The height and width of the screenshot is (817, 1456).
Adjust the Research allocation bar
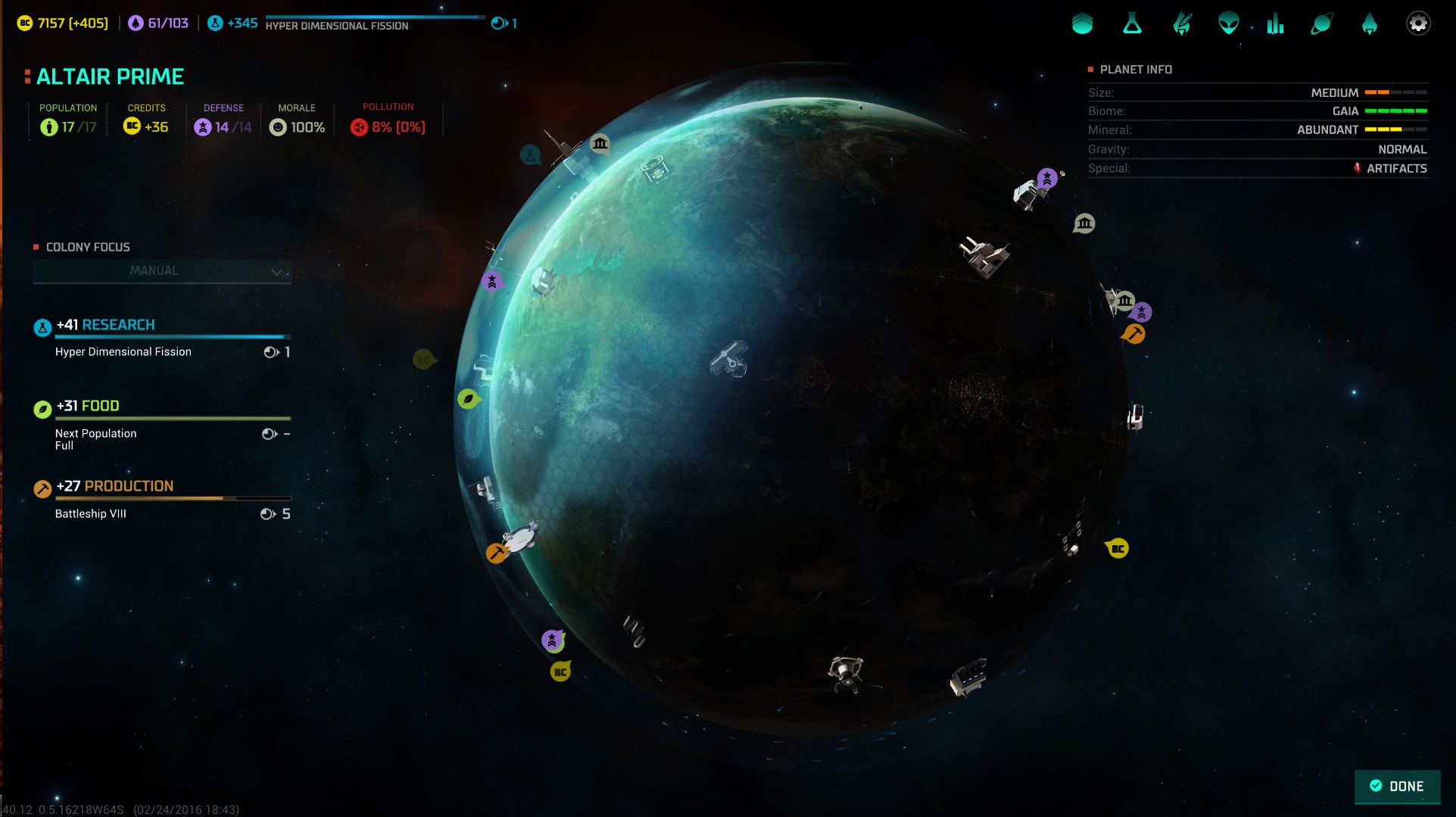coord(173,336)
